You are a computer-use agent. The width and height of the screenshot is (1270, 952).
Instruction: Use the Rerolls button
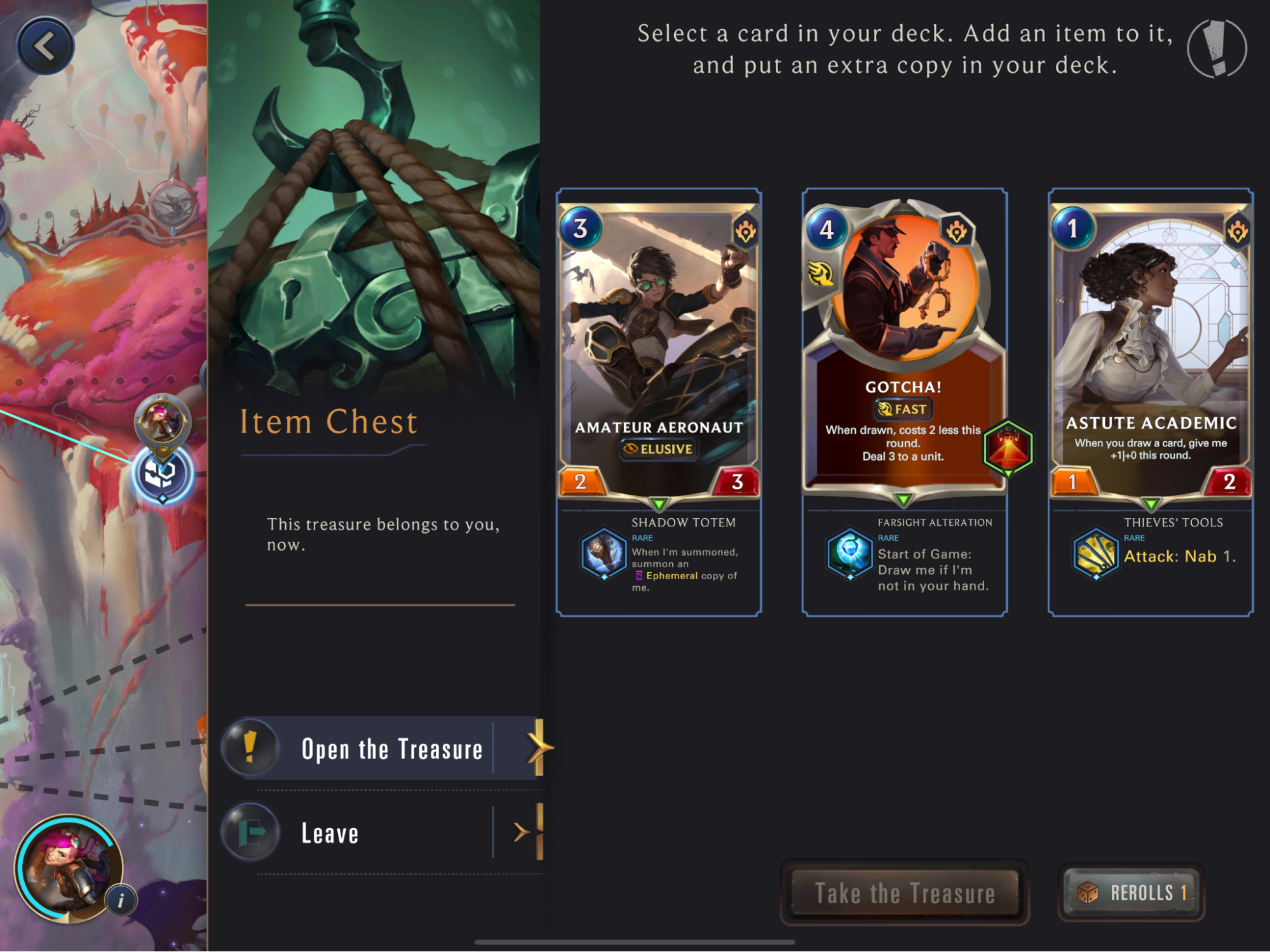tap(1132, 893)
